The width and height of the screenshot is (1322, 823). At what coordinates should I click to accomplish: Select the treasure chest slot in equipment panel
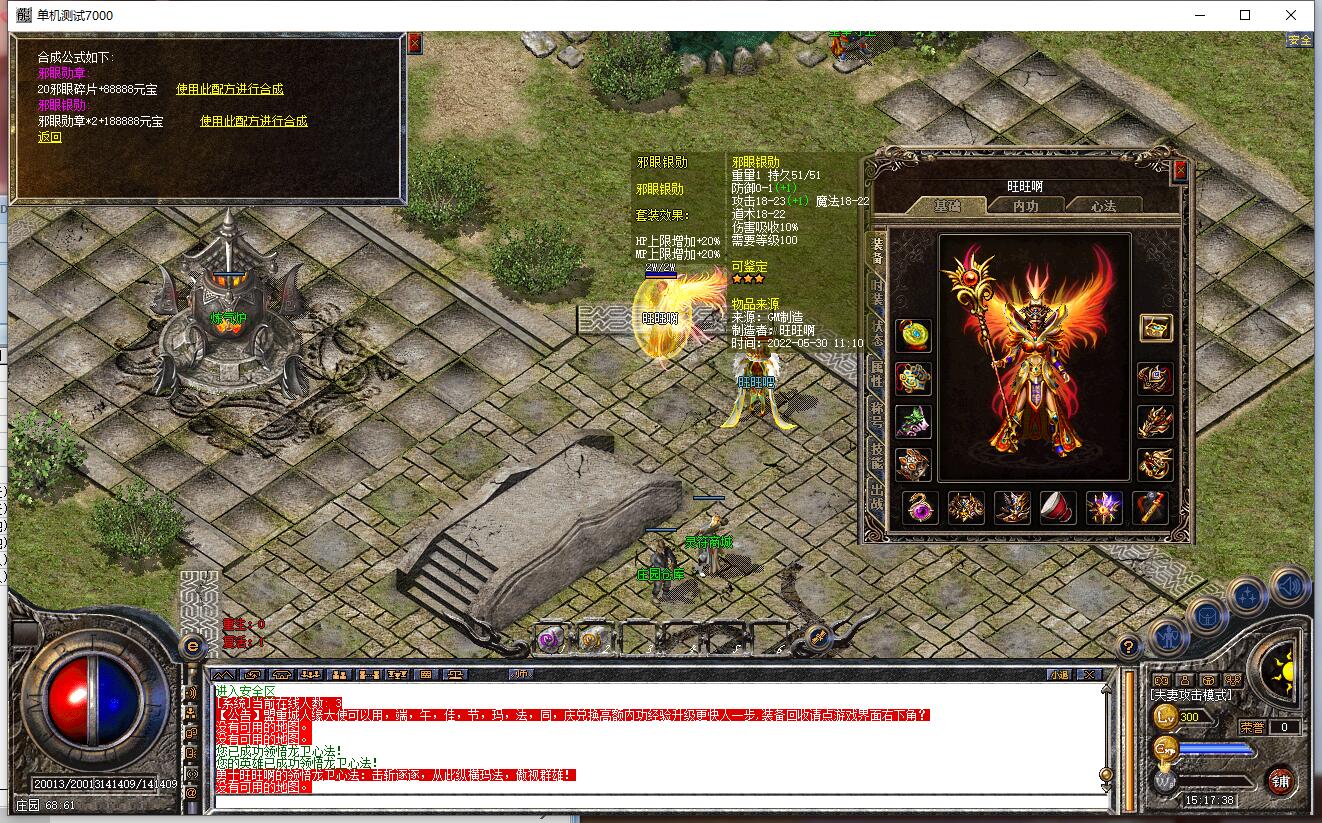[x=1155, y=328]
